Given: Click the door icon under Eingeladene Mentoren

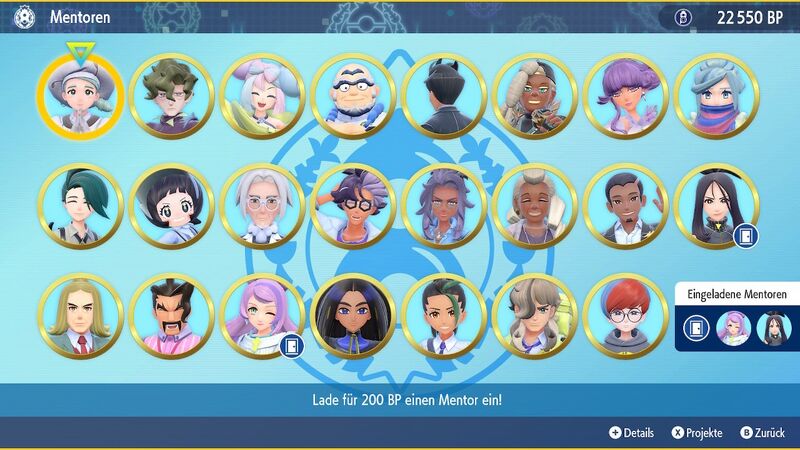Looking at the screenshot, I should (x=696, y=328).
